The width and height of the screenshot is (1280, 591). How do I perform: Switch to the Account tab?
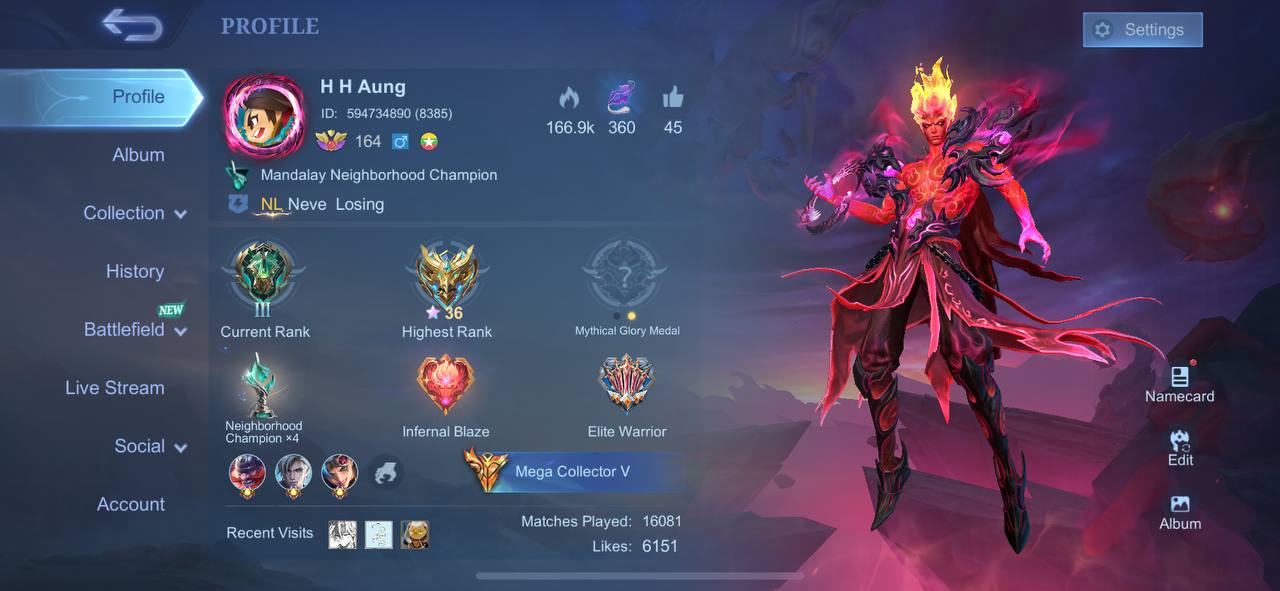(131, 504)
